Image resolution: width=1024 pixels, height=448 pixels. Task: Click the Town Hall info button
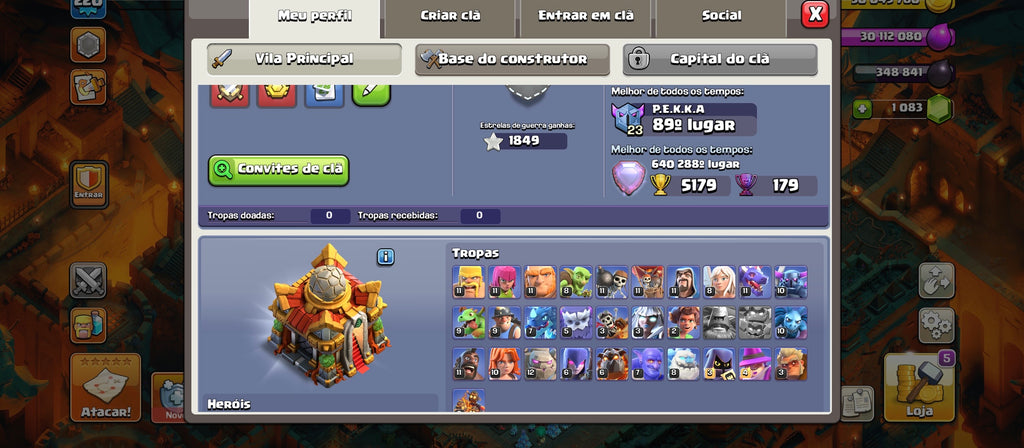(386, 257)
